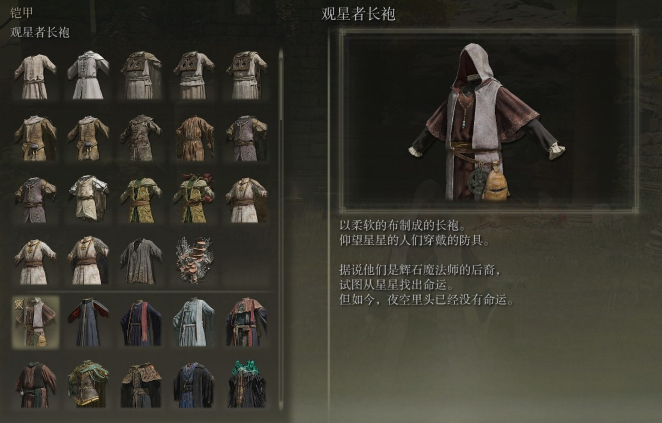Select the plain dark grey robe
Viewport: 662px width, 423px height.
pos(141,259)
